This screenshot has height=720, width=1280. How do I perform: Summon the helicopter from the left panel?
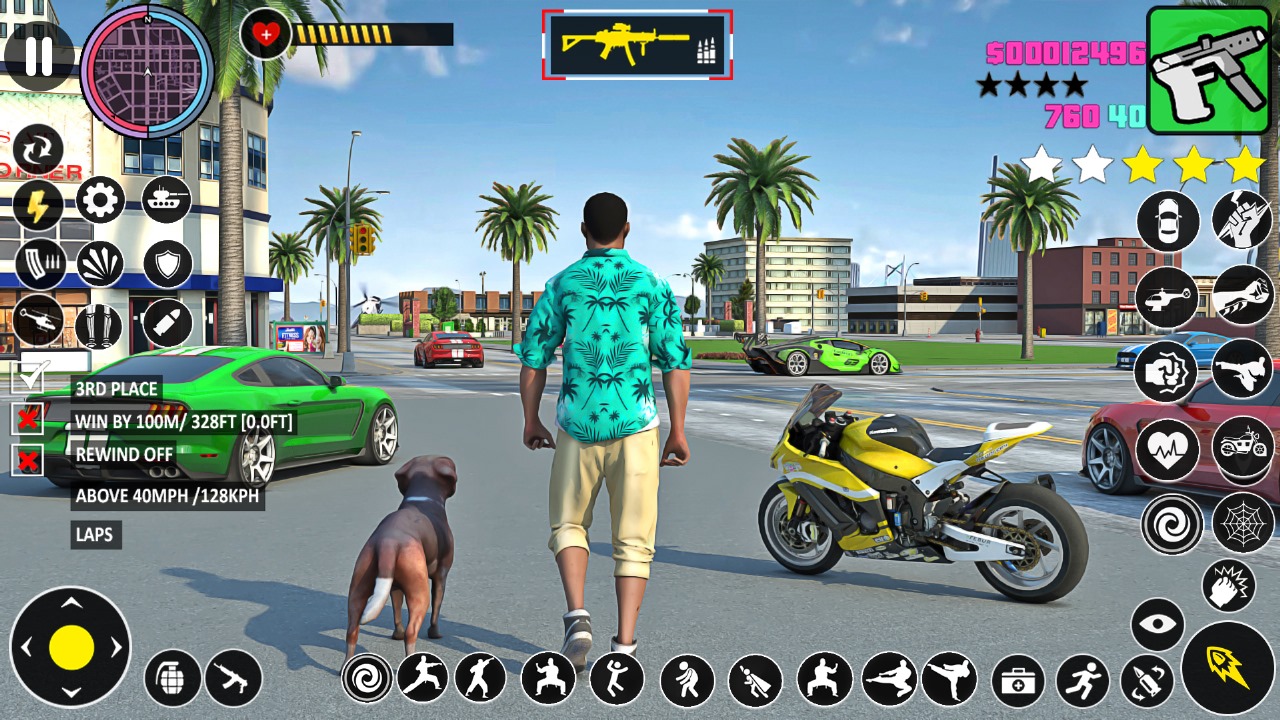click(38, 321)
